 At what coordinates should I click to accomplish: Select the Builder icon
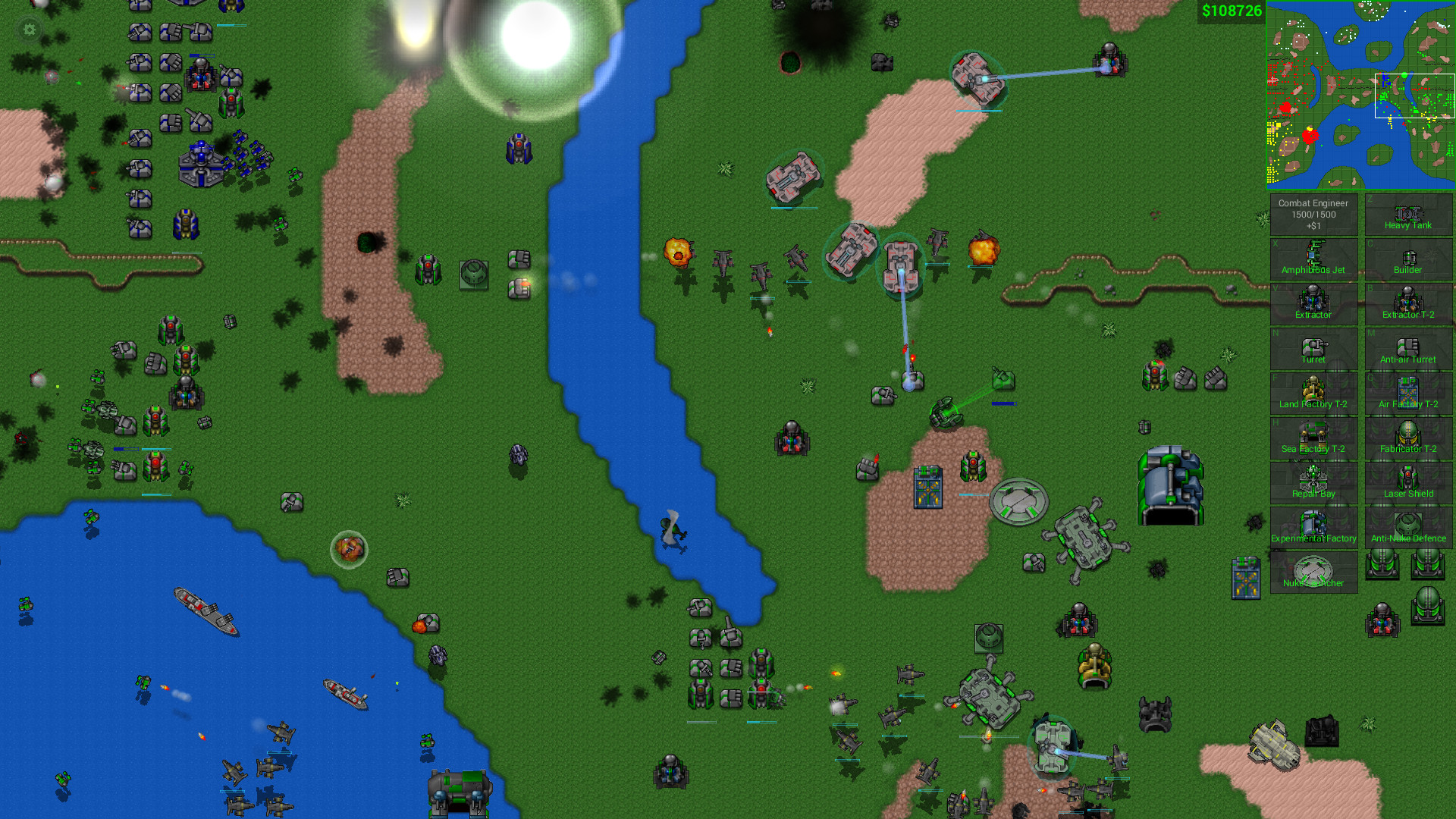1408,260
